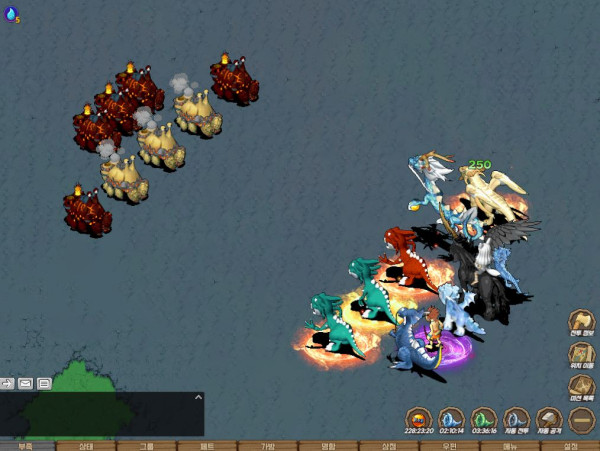The image size is (600, 451).
Task: Open the 부족 tab in bottom bar
Action: tap(25, 446)
